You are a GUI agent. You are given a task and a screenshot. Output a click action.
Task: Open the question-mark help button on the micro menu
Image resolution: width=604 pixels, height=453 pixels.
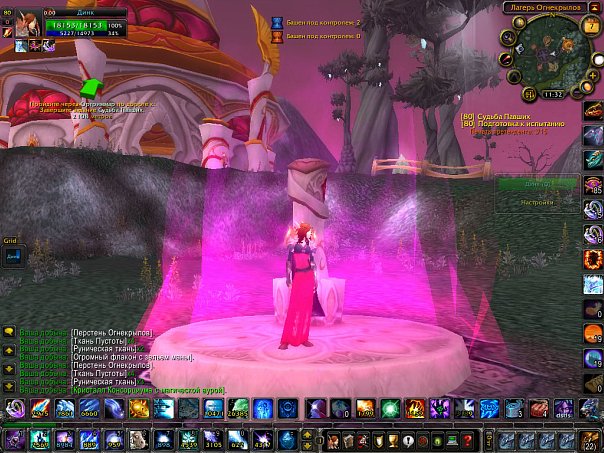coord(468,441)
